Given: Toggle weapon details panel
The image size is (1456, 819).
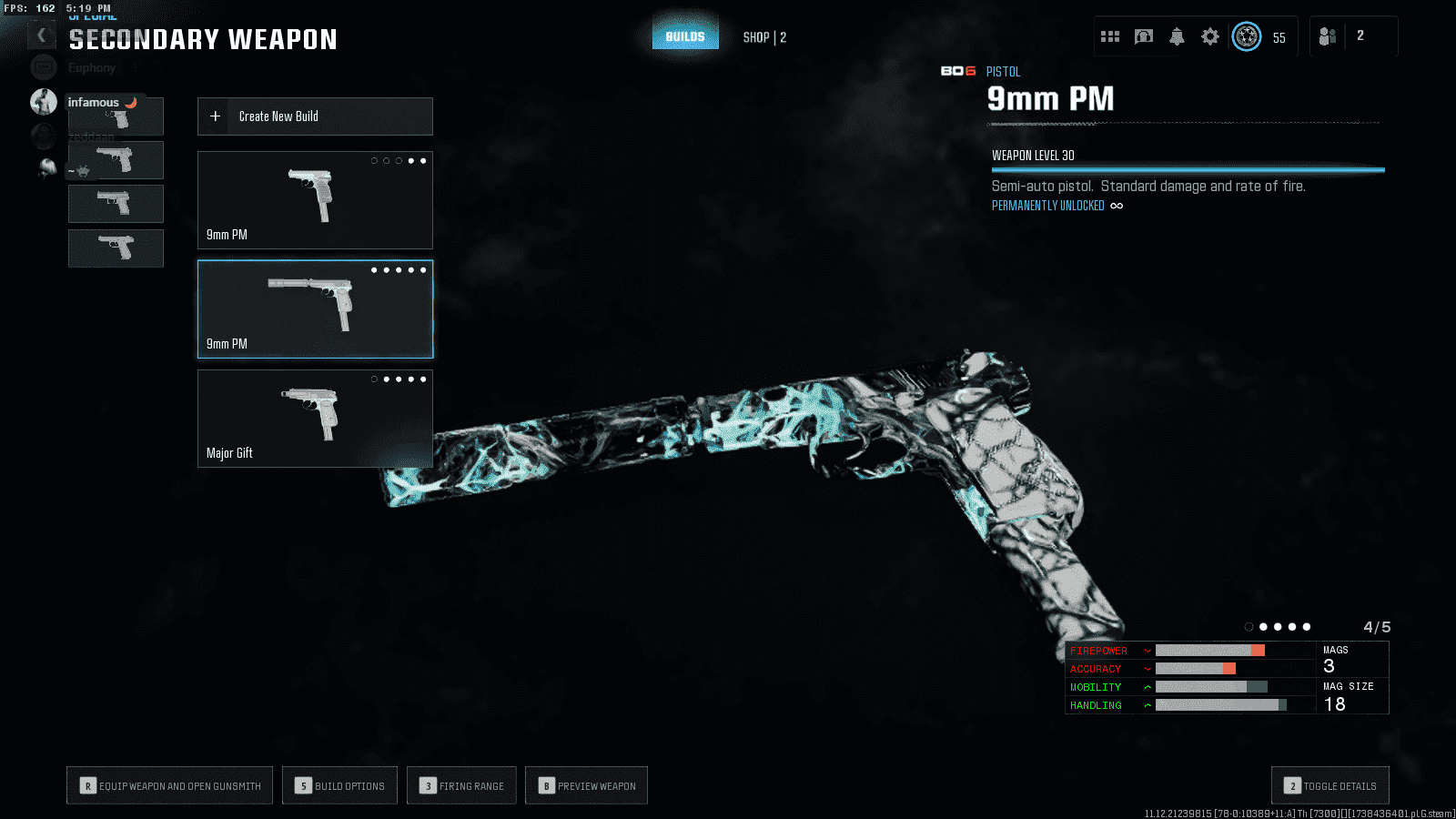Looking at the screenshot, I should tap(1330, 786).
